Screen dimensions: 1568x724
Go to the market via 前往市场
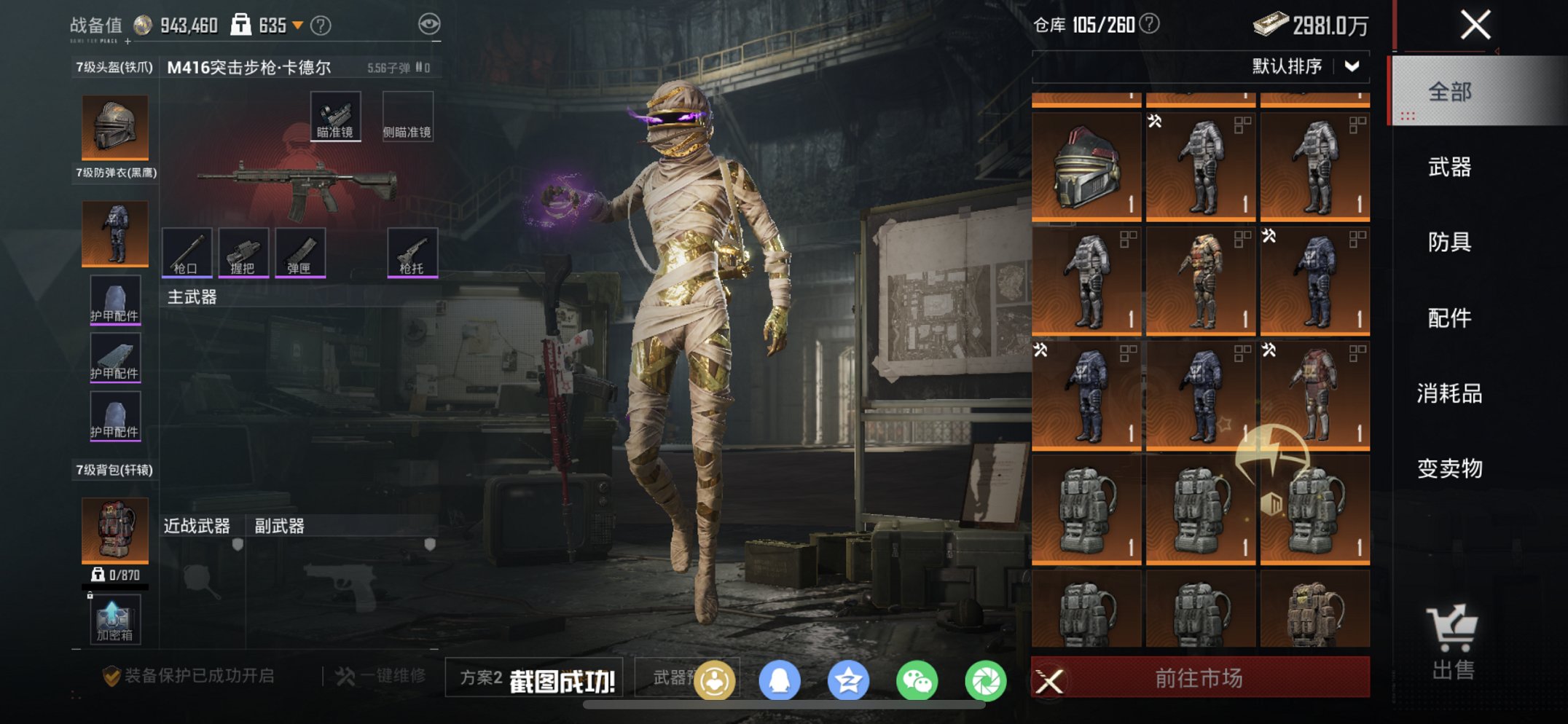tap(1199, 678)
